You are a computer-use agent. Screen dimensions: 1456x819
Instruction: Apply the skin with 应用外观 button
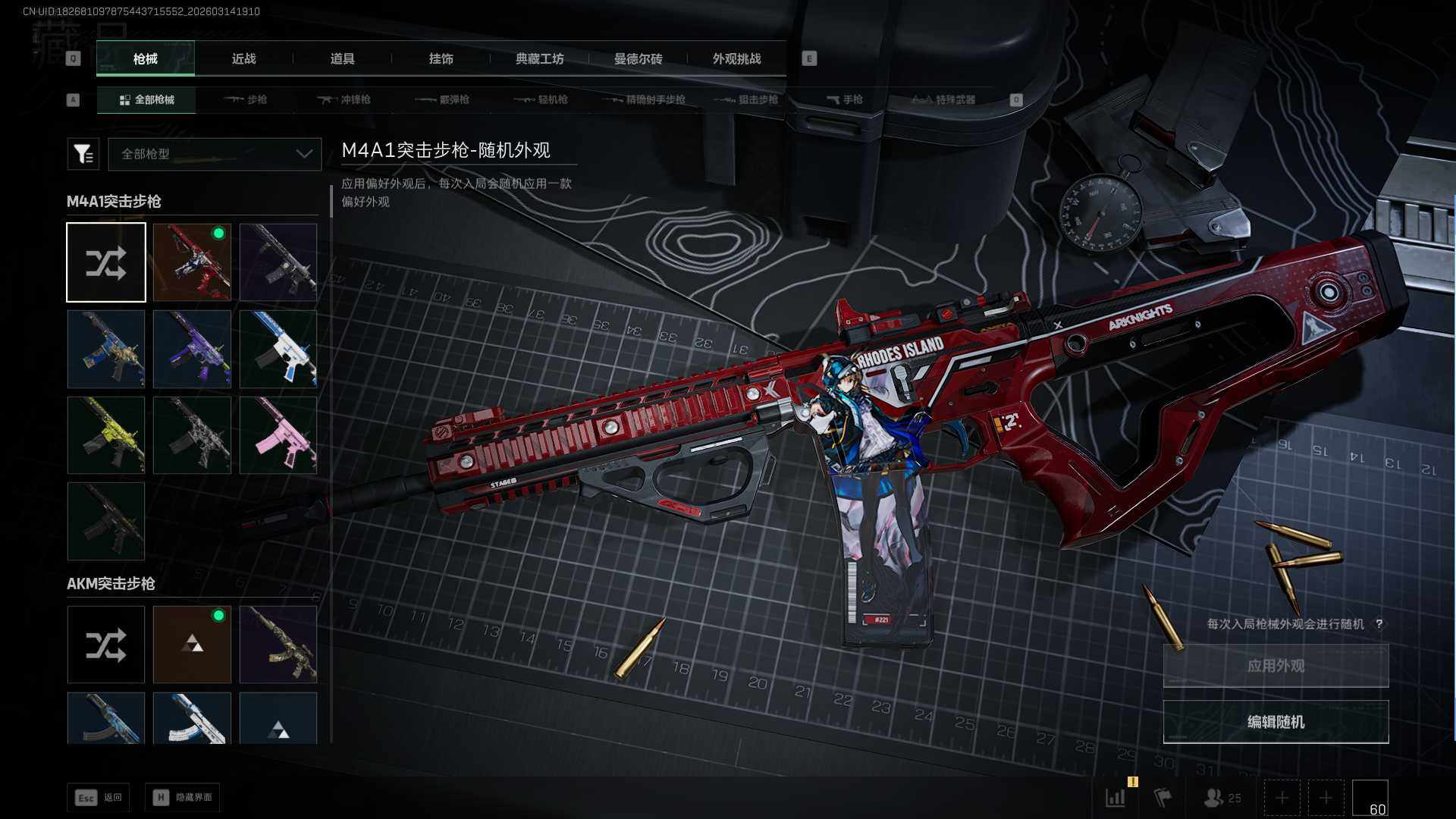1276,666
